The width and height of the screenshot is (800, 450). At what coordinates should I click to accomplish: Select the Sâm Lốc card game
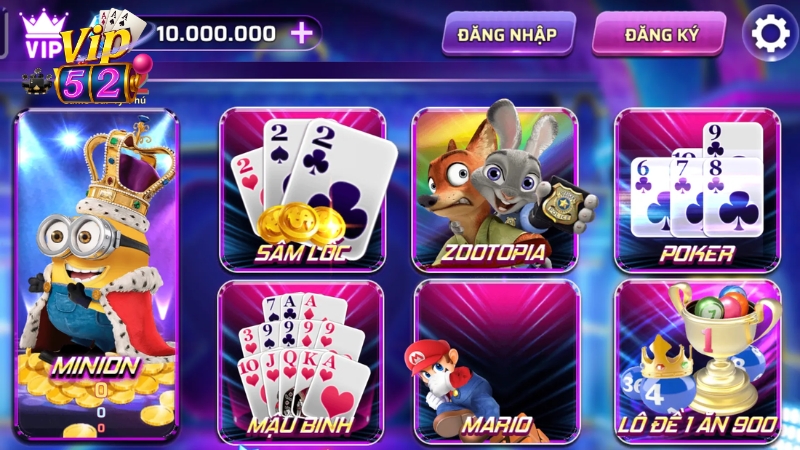point(301,190)
